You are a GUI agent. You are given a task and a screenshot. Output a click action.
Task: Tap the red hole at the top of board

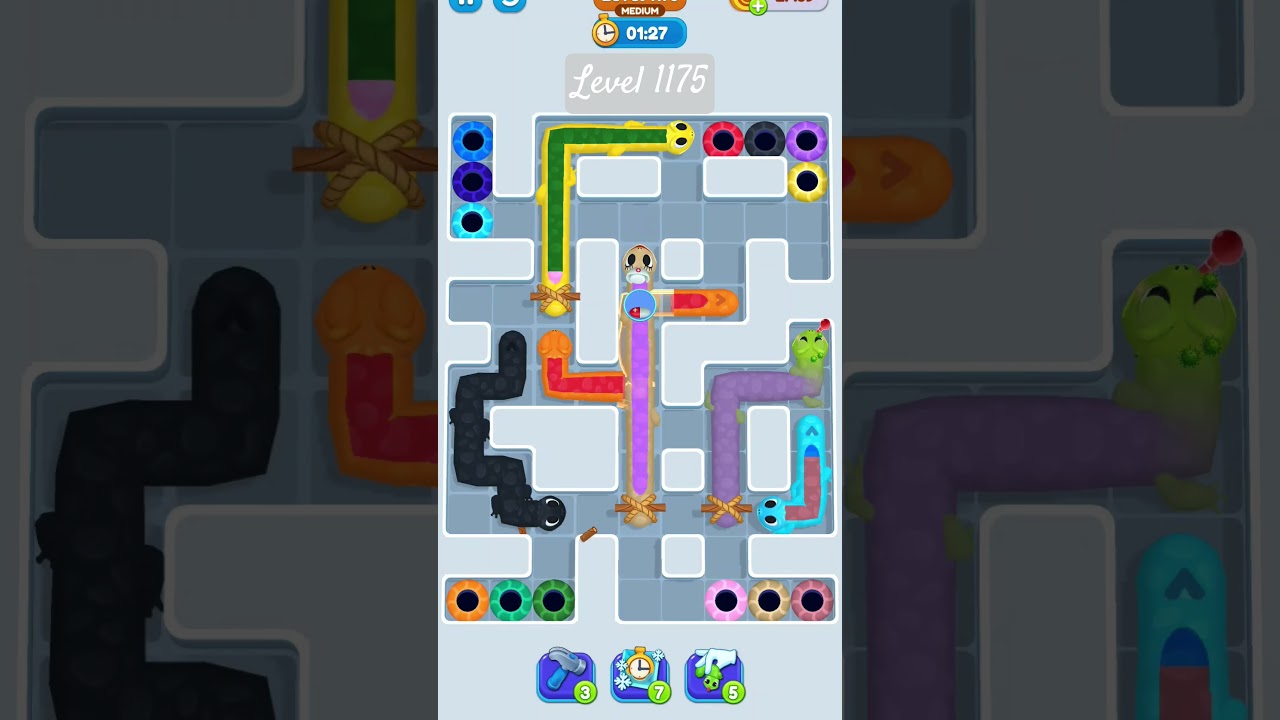click(722, 138)
